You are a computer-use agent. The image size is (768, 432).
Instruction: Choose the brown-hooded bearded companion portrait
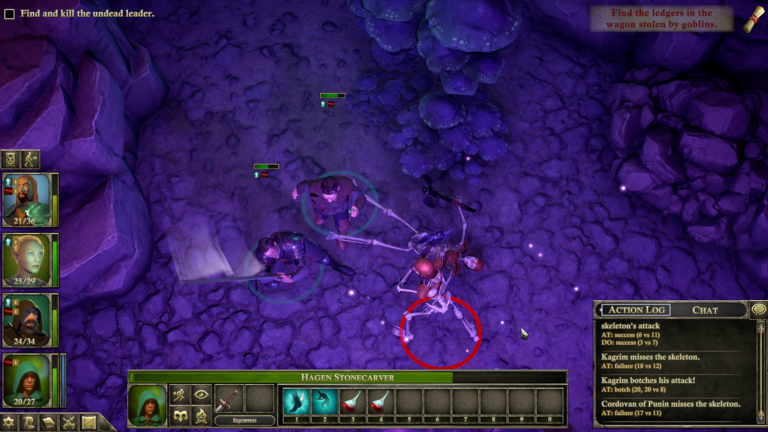[31, 319]
